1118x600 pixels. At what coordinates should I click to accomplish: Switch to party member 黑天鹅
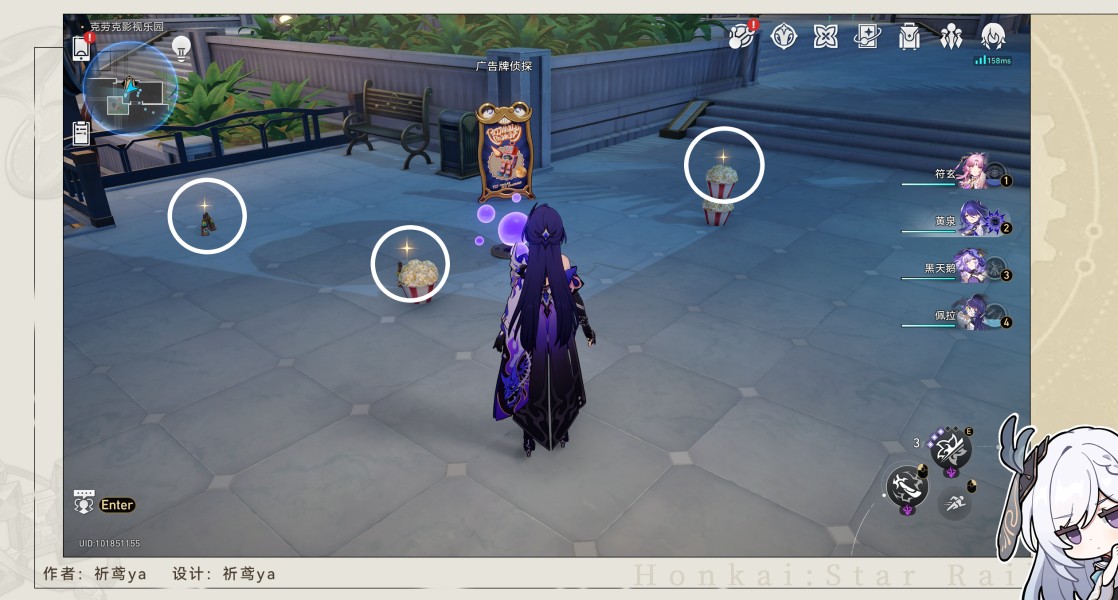(970, 267)
